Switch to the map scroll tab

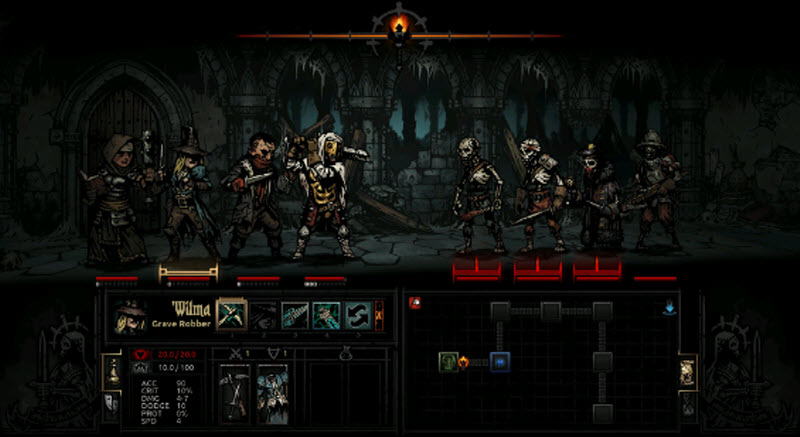pyautogui.click(x=688, y=371)
